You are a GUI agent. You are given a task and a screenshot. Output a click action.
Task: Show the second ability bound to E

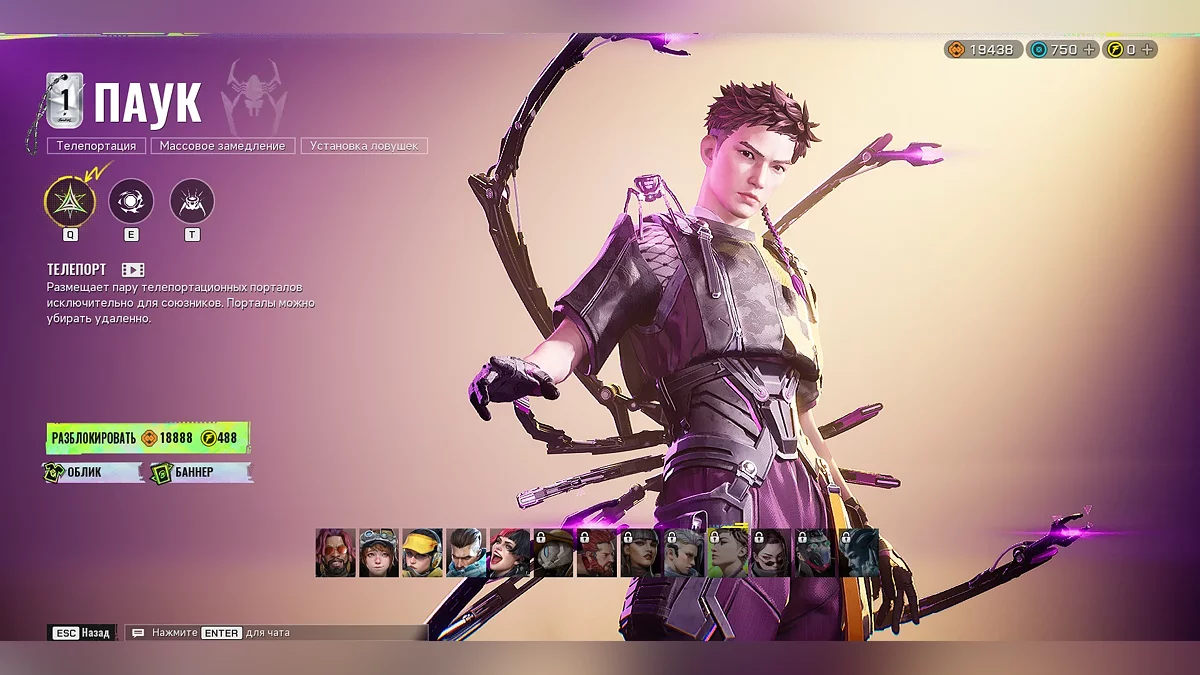[x=131, y=201]
